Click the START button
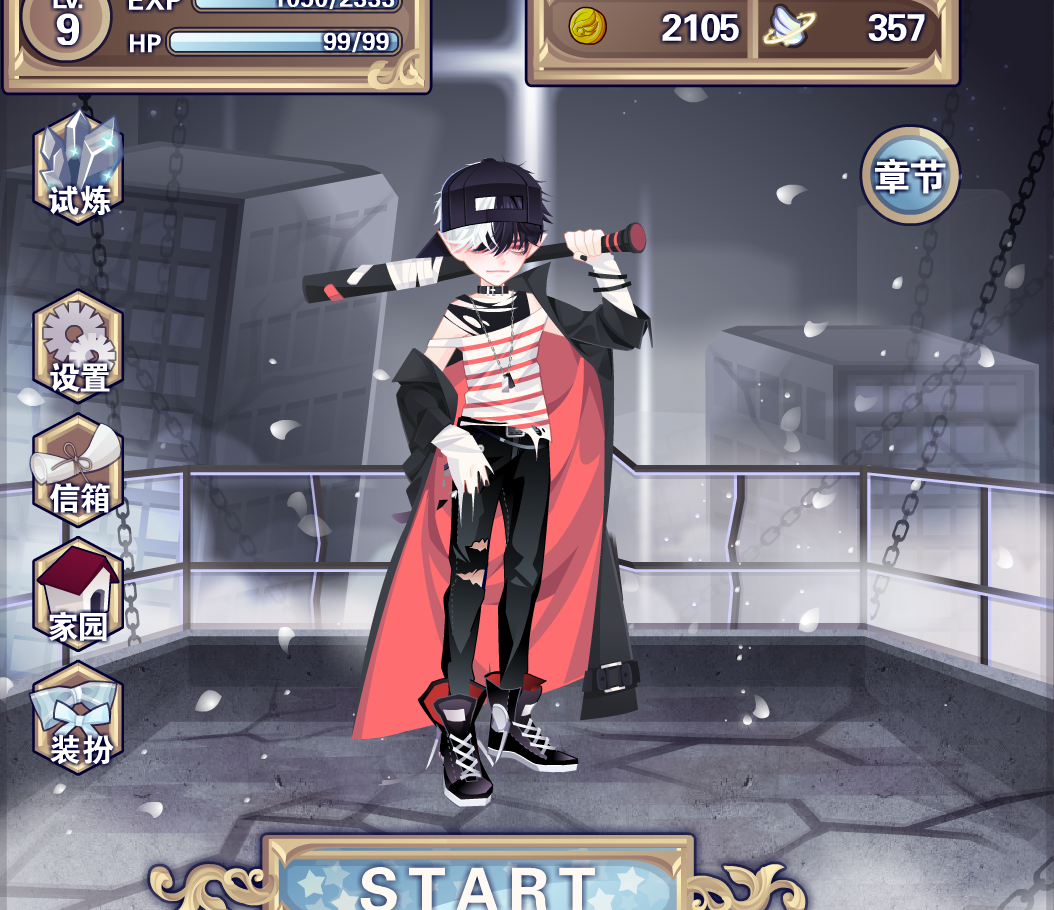The image size is (1054, 910). tap(478, 882)
